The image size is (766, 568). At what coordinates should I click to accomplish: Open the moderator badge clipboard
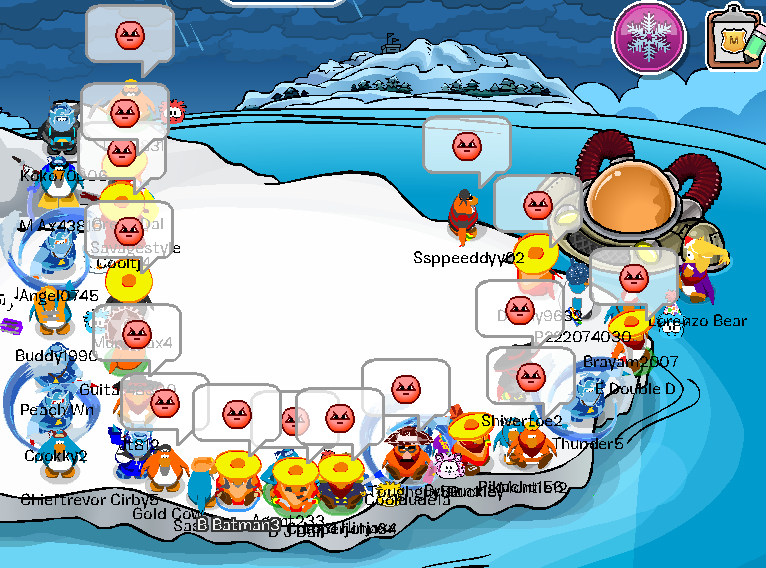(x=734, y=40)
